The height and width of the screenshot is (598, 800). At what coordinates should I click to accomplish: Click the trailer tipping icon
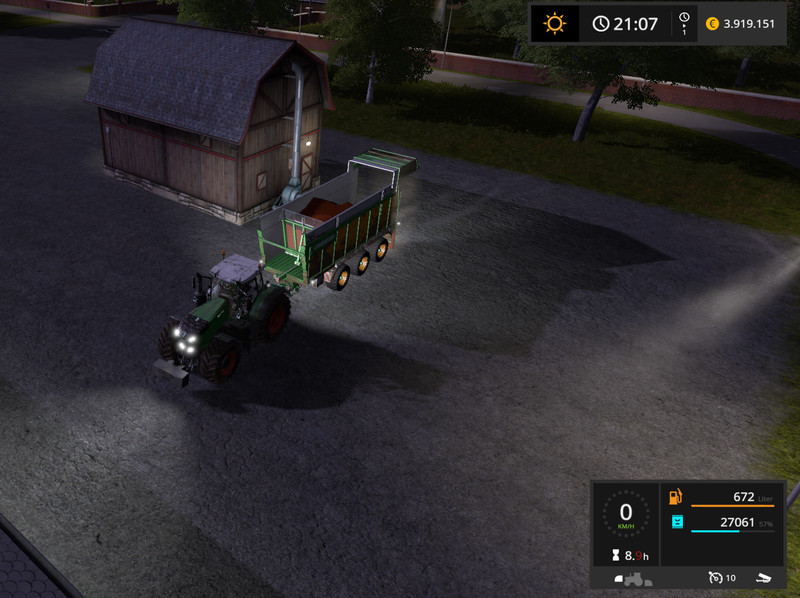tap(764, 577)
